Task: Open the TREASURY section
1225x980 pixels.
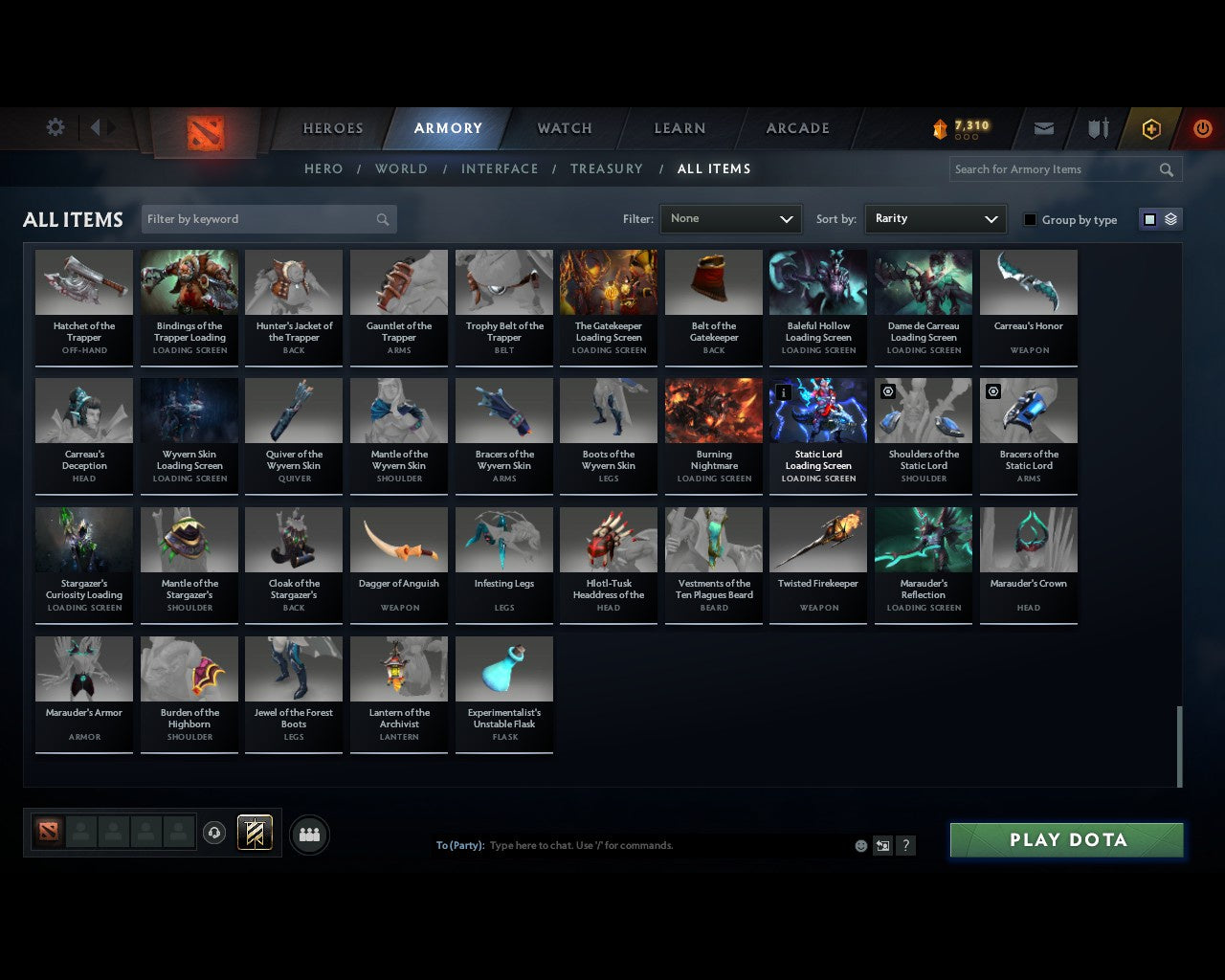Action: click(x=606, y=168)
